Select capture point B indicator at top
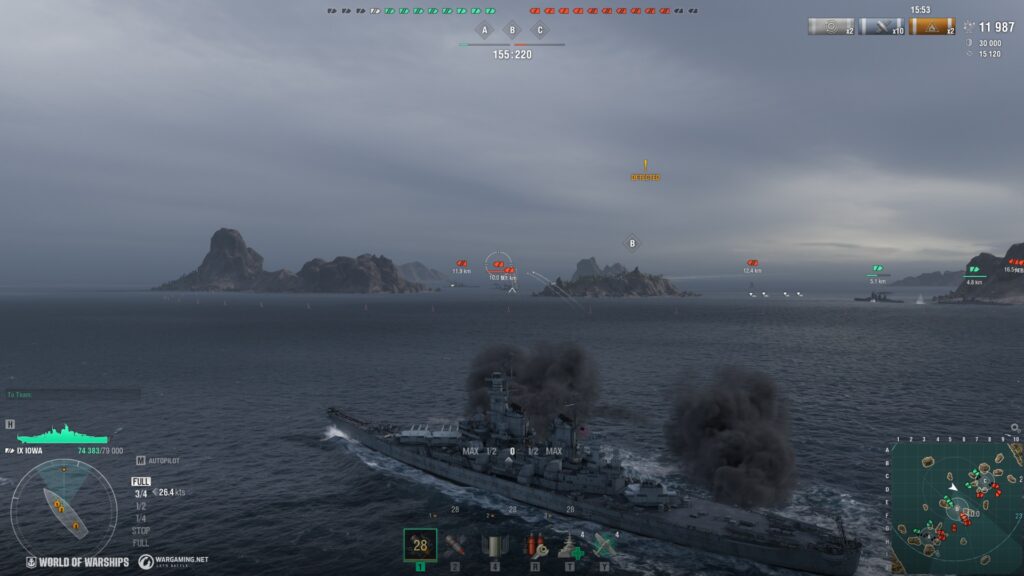1024x576 pixels. click(x=512, y=30)
